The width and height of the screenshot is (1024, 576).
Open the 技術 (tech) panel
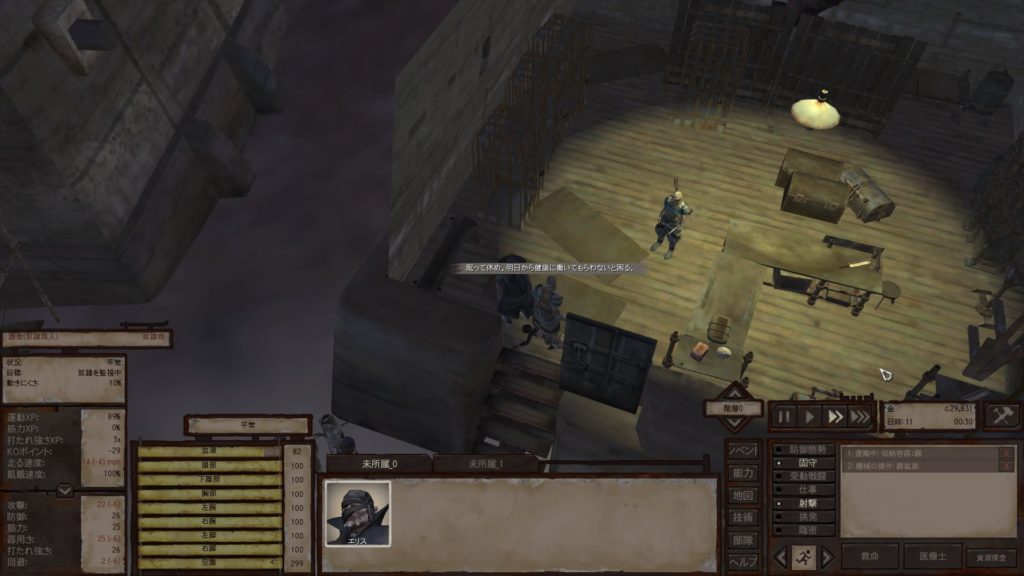click(742, 517)
